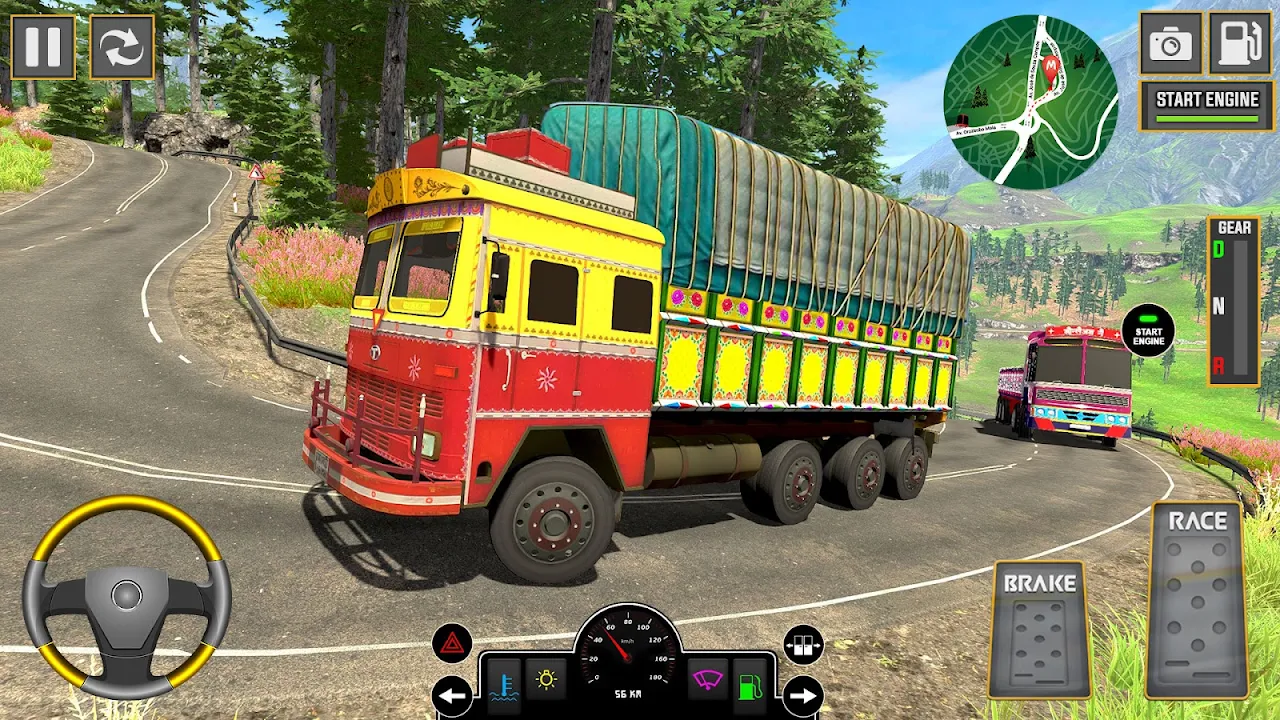Click the truck doors open button

point(803,645)
